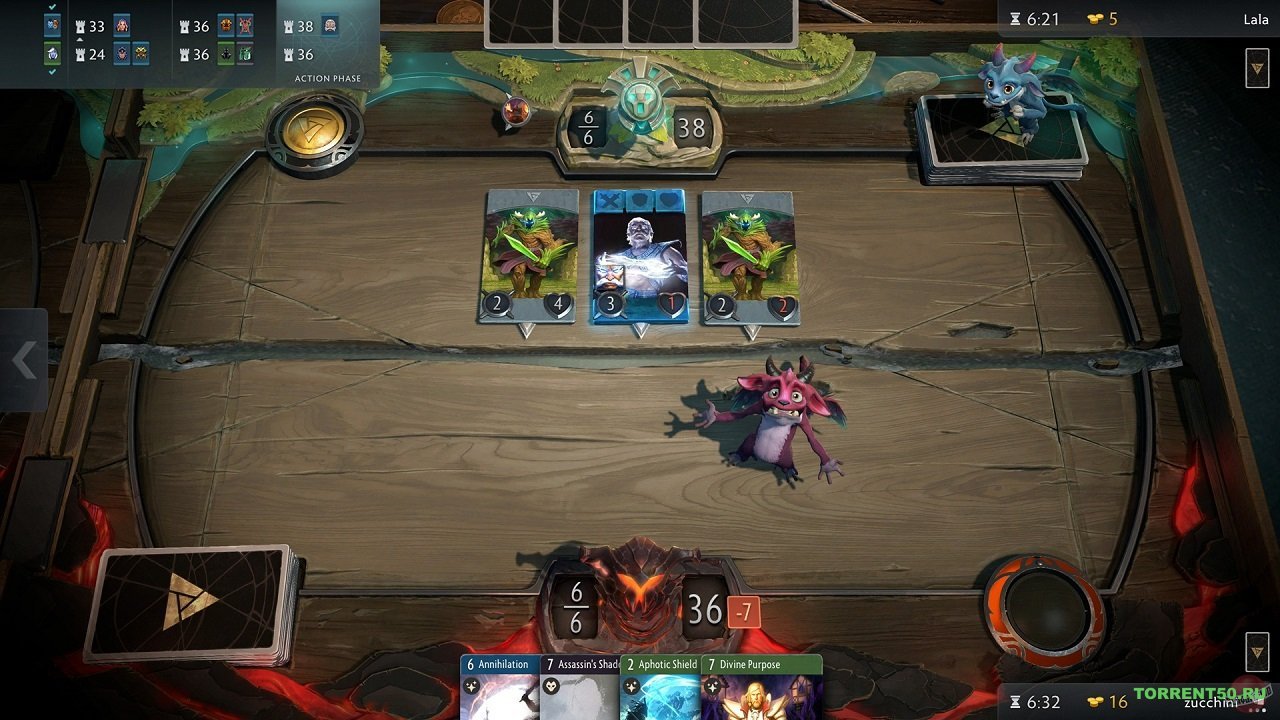
Task: Click the gold coin icon showing 16 gold
Action: (x=1095, y=703)
